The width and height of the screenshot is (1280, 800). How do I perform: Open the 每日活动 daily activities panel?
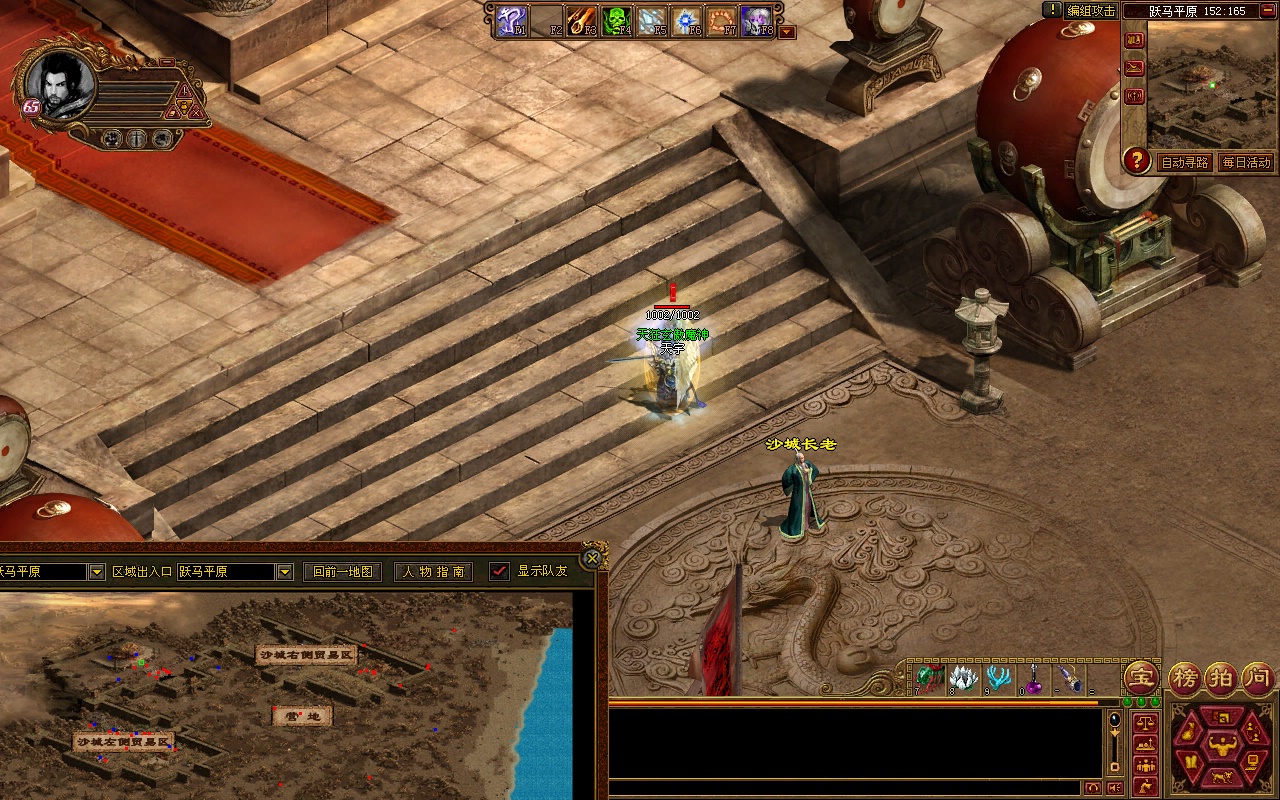(1246, 162)
